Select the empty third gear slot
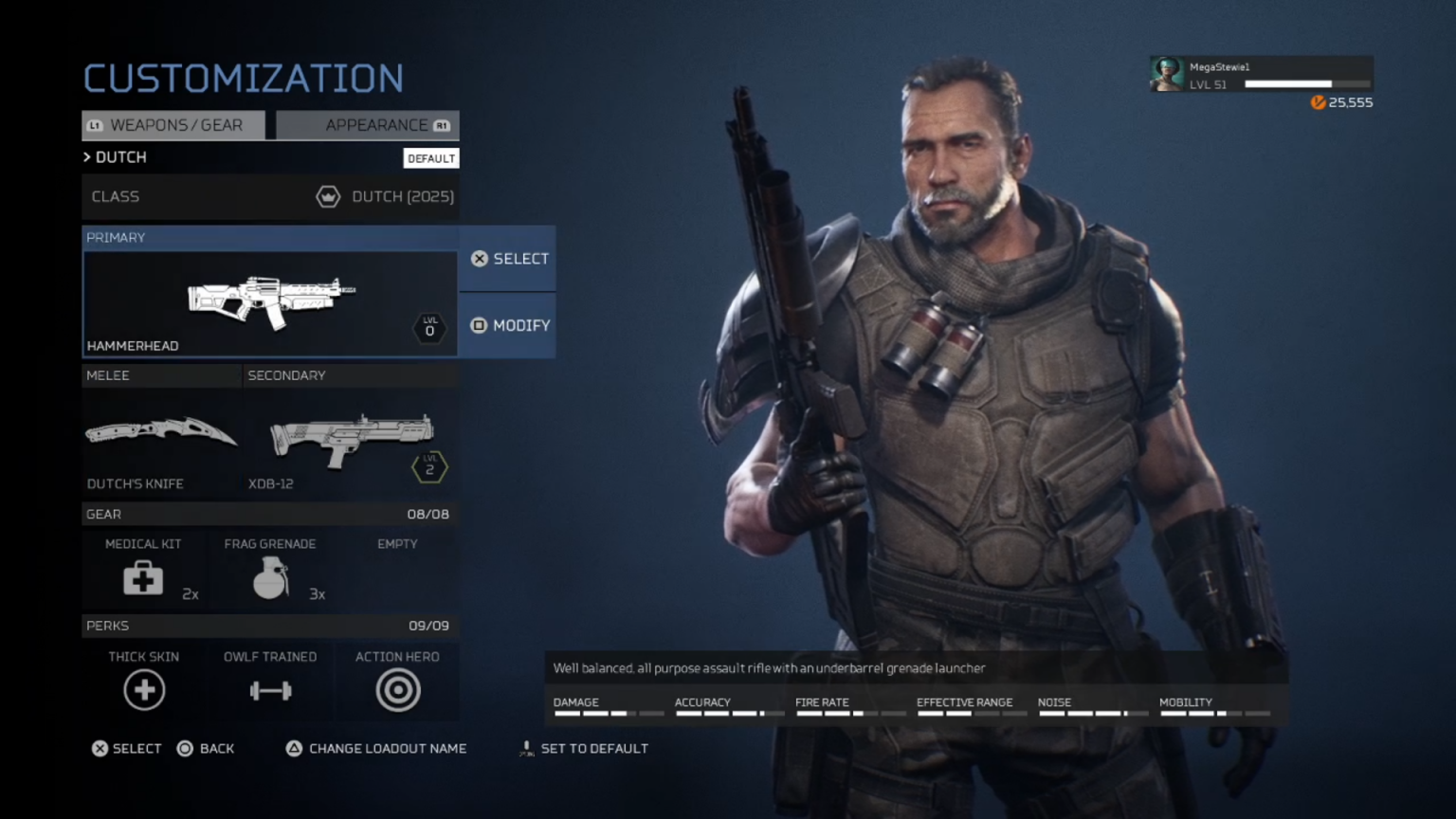 pyautogui.click(x=397, y=569)
